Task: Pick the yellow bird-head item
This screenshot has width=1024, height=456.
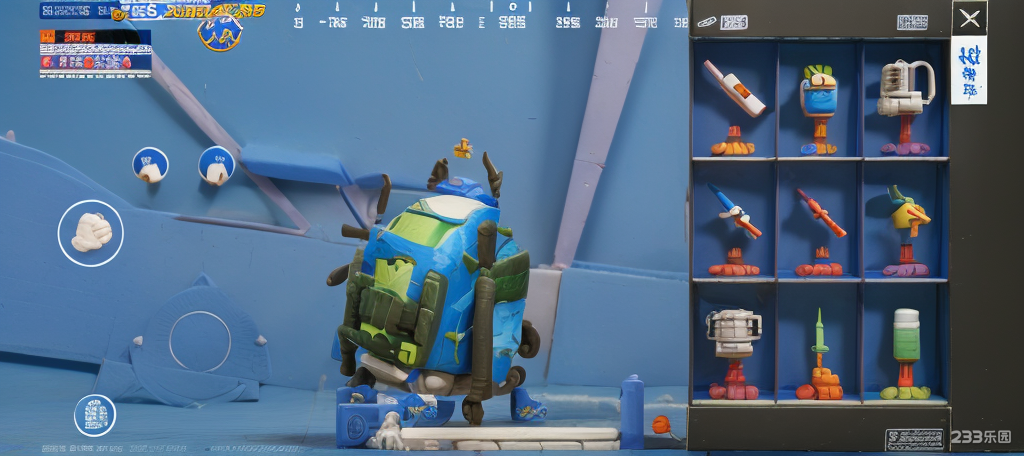Action: (905, 222)
